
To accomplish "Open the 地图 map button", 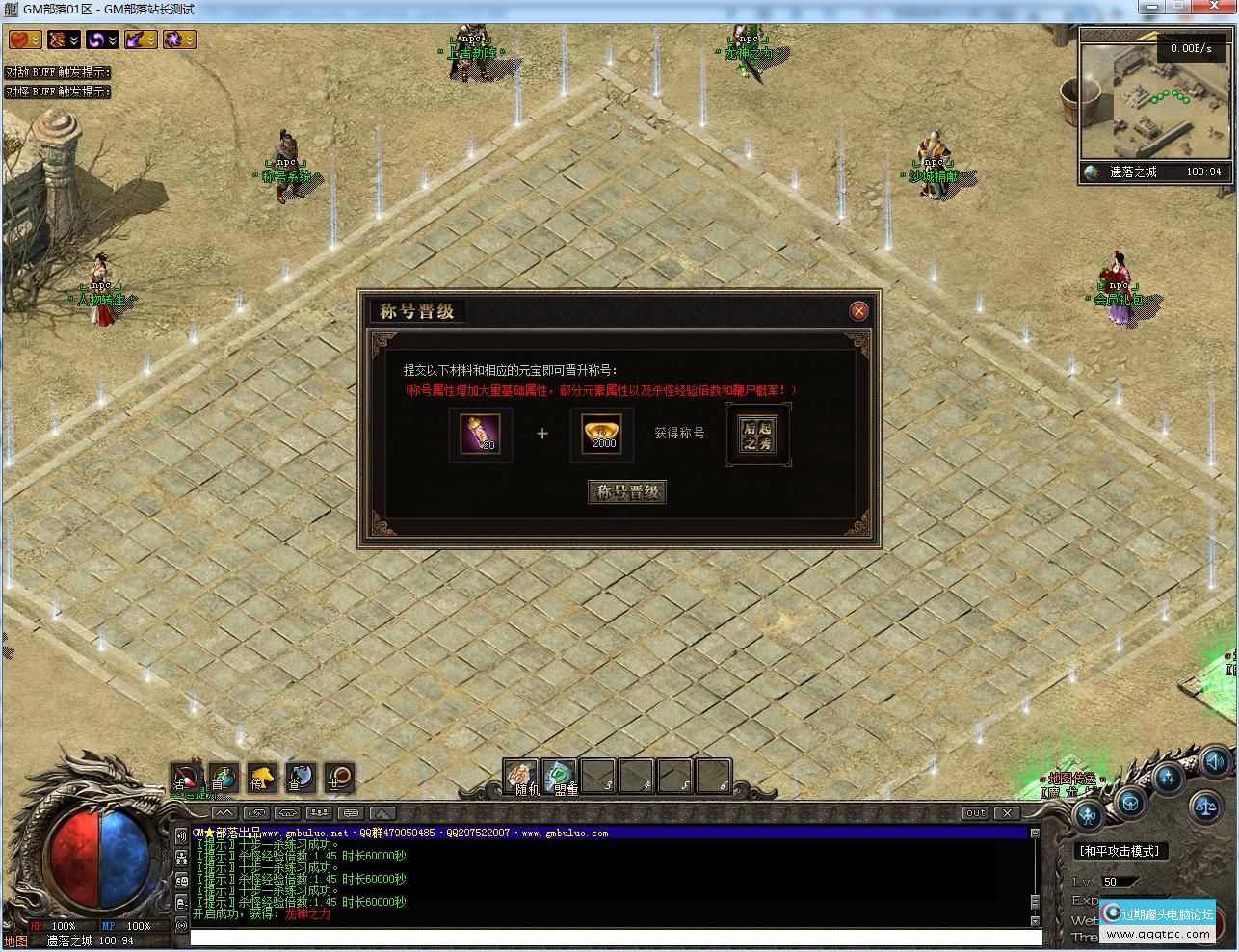I will coord(15,941).
